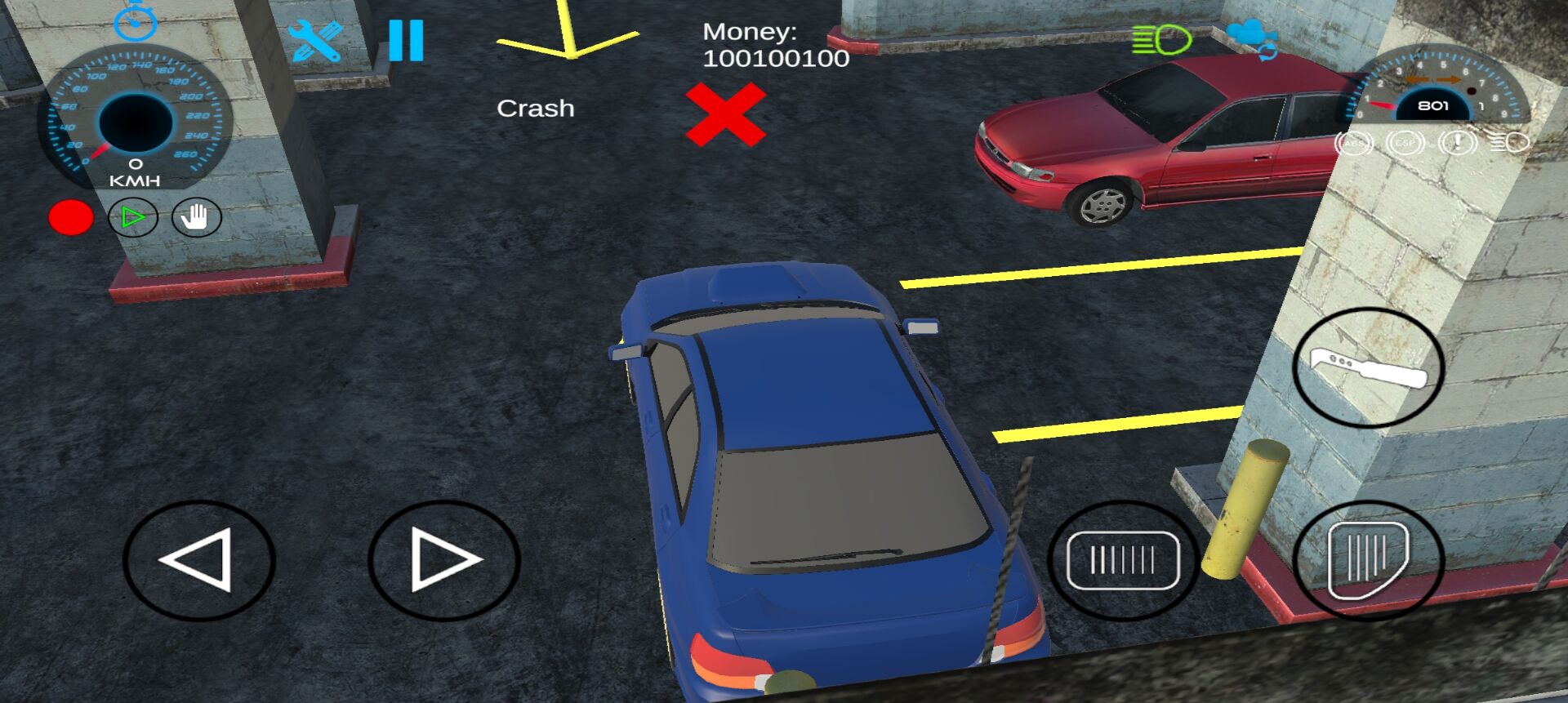The image size is (1568, 703).
Task: Pause the game with the blue pause button
Action: pyautogui.click(x=406, y=40)
